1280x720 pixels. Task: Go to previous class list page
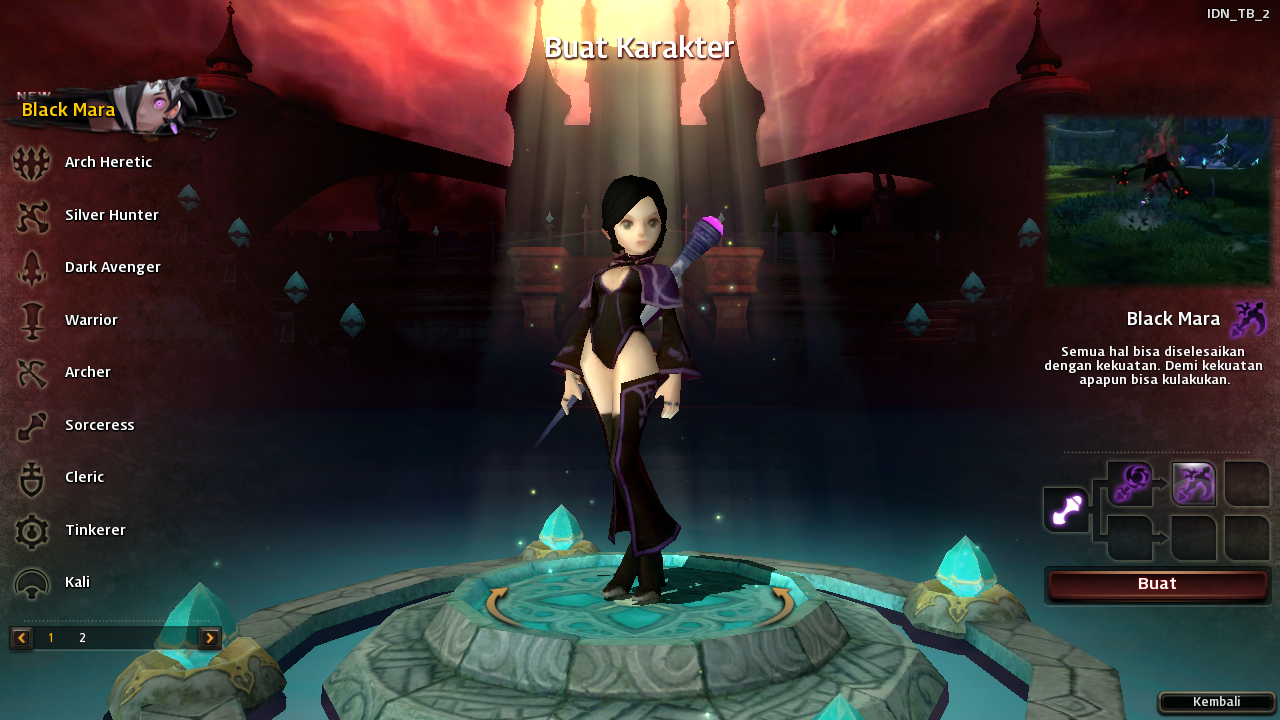pyautogui.click(x=21, y=638)
